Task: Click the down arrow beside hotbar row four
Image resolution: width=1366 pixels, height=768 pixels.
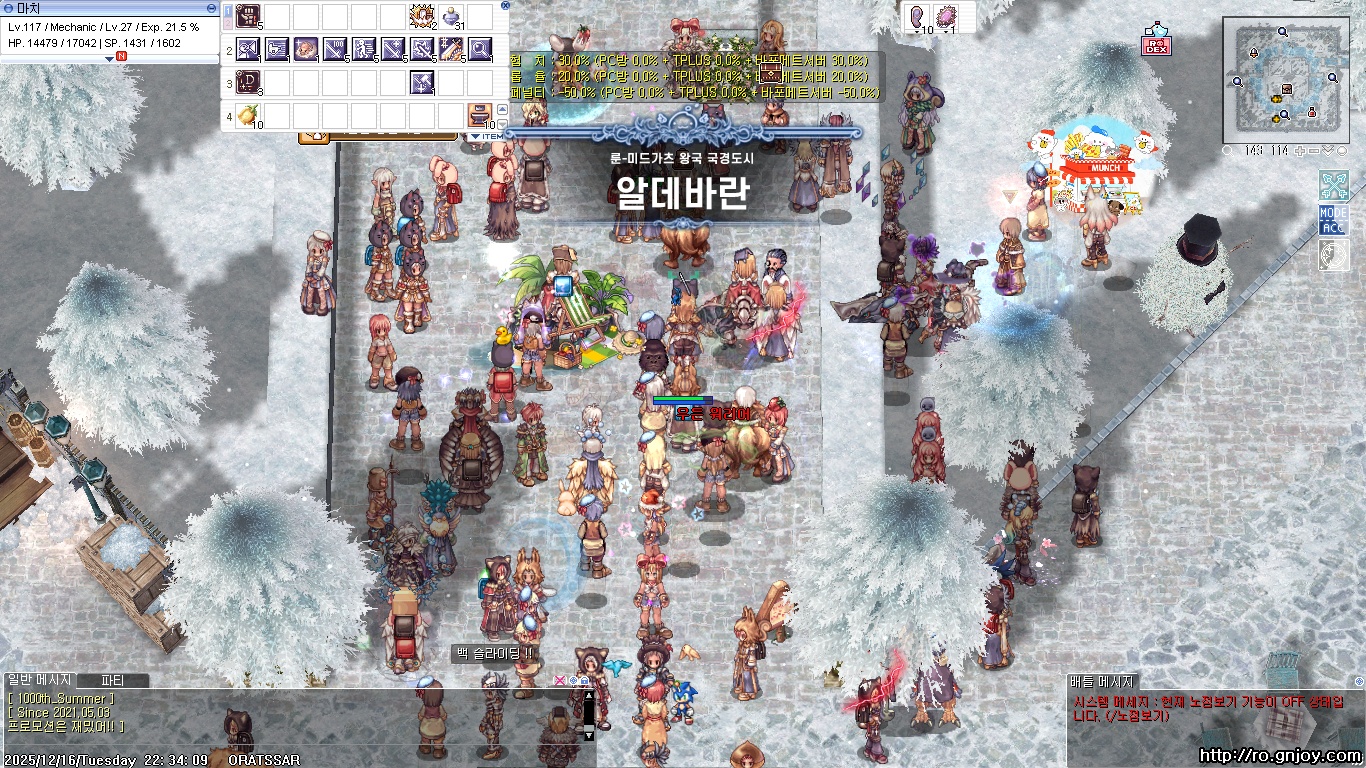Action: (x=502, y=124)
